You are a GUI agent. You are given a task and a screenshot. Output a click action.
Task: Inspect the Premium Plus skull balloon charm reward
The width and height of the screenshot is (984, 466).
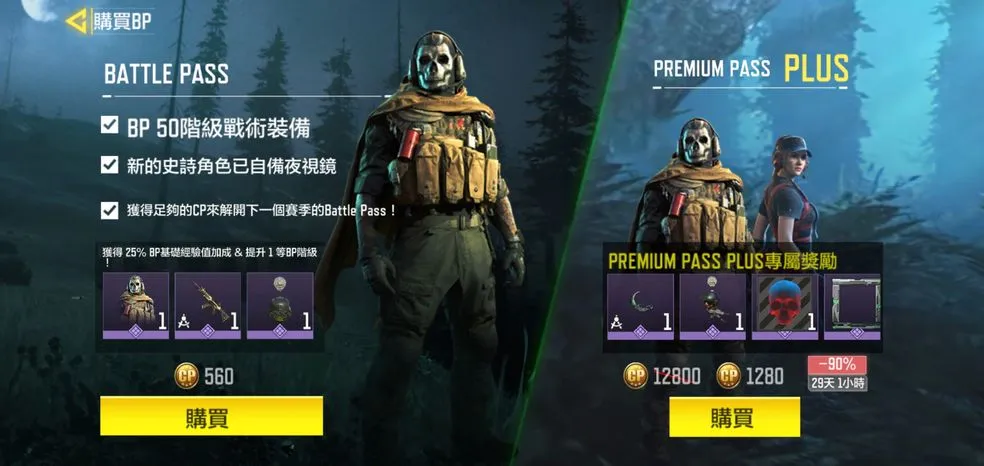click(x=713, y=306)
